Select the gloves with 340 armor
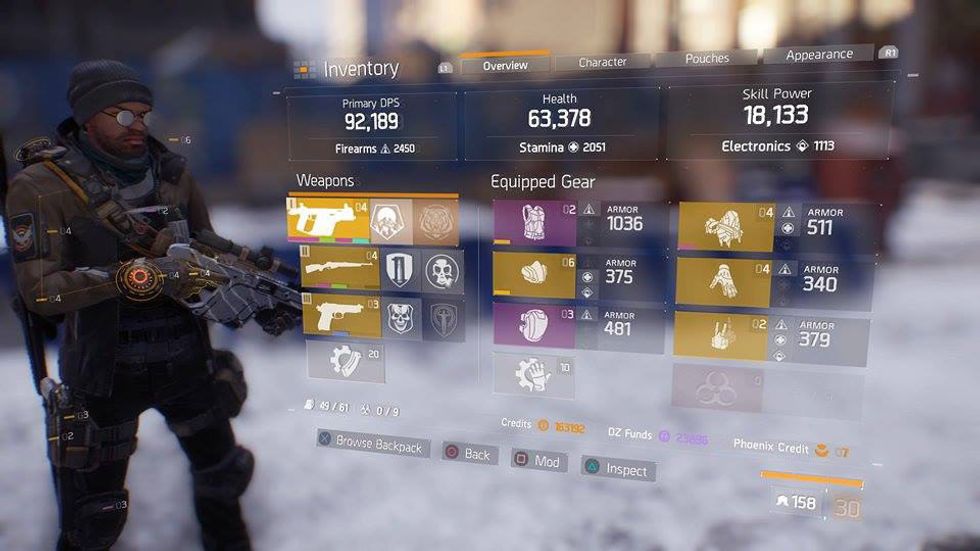The height and width of the screenshot is (551, 980). point(724,283)
